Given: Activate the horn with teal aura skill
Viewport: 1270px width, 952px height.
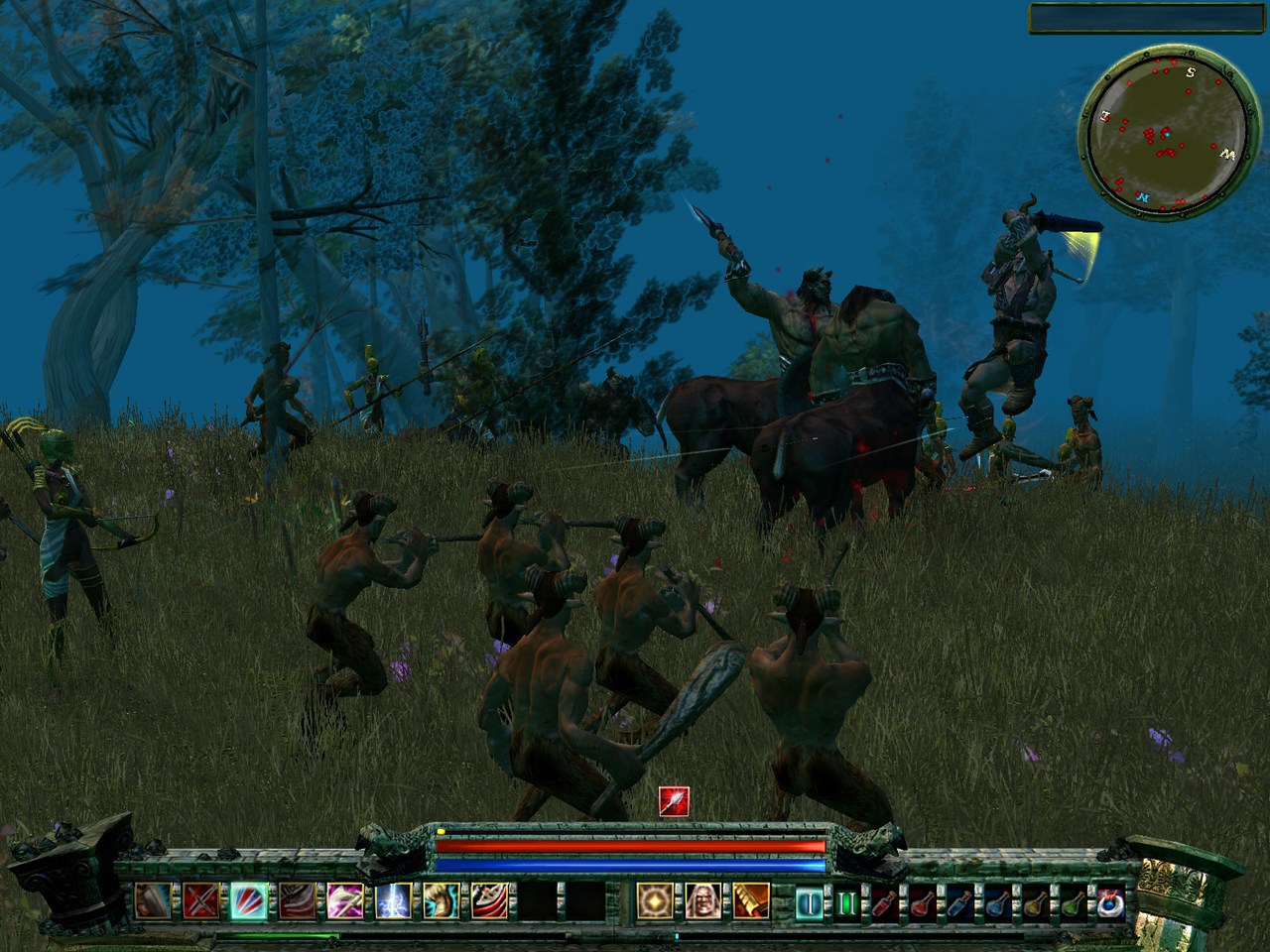Looking at the screenshot, I should (442, 900).
